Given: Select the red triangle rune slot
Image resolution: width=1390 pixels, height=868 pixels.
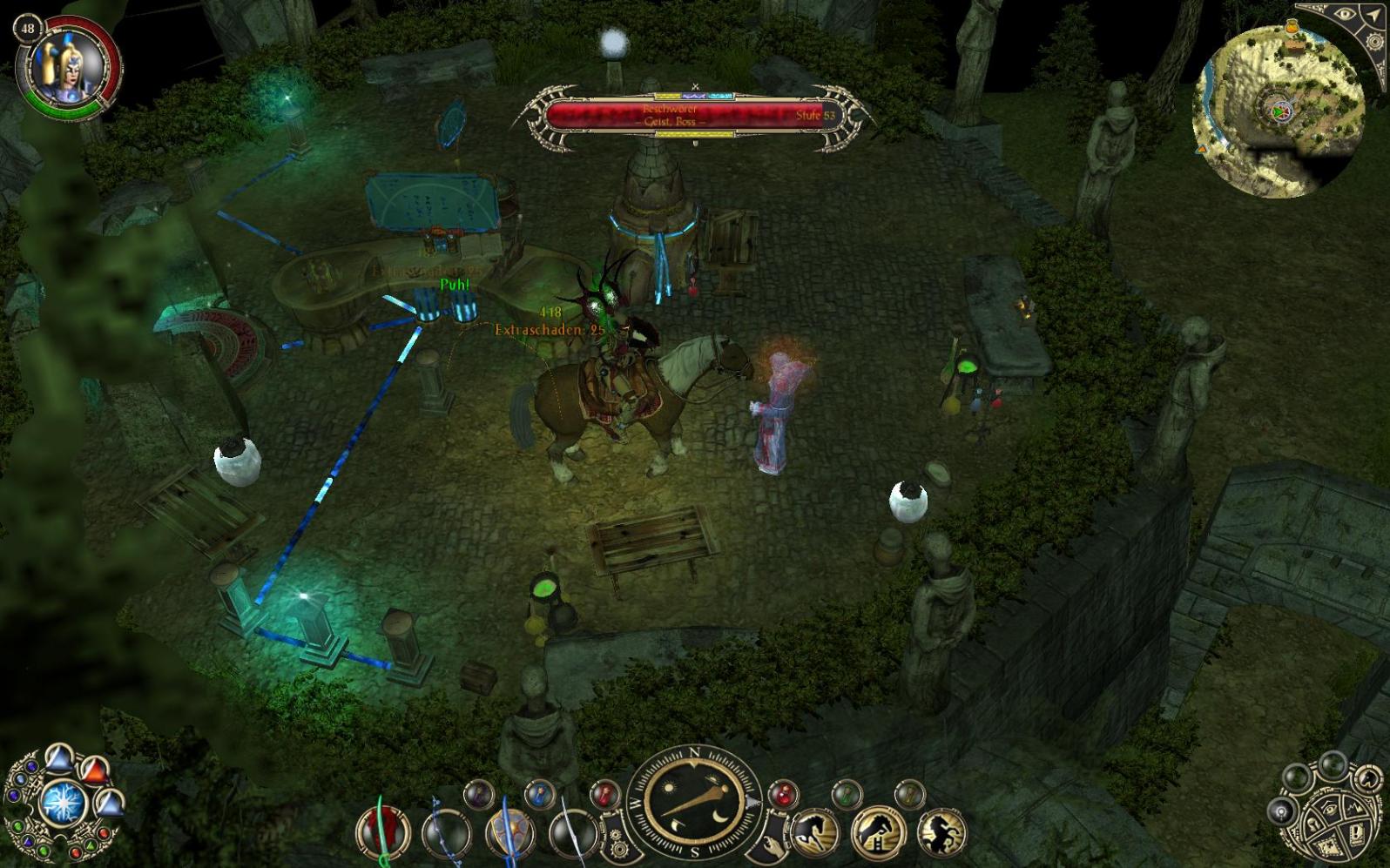Looking at the screenshot, I should point(94,771).
